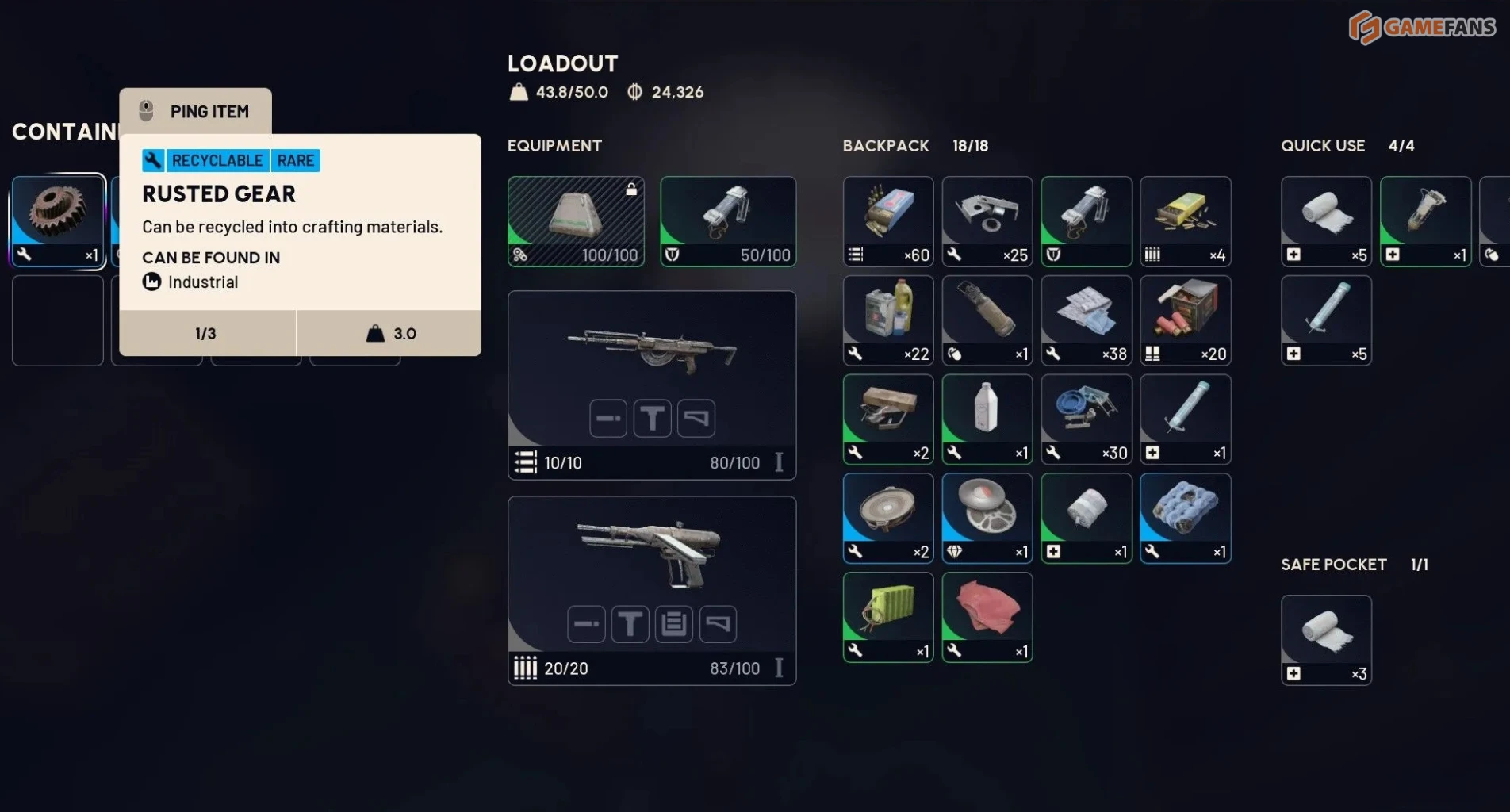Screen dimensions: 1510x812
Task: Select the yellow ammo box stack of 4
Action: (x=1186, y=221)
